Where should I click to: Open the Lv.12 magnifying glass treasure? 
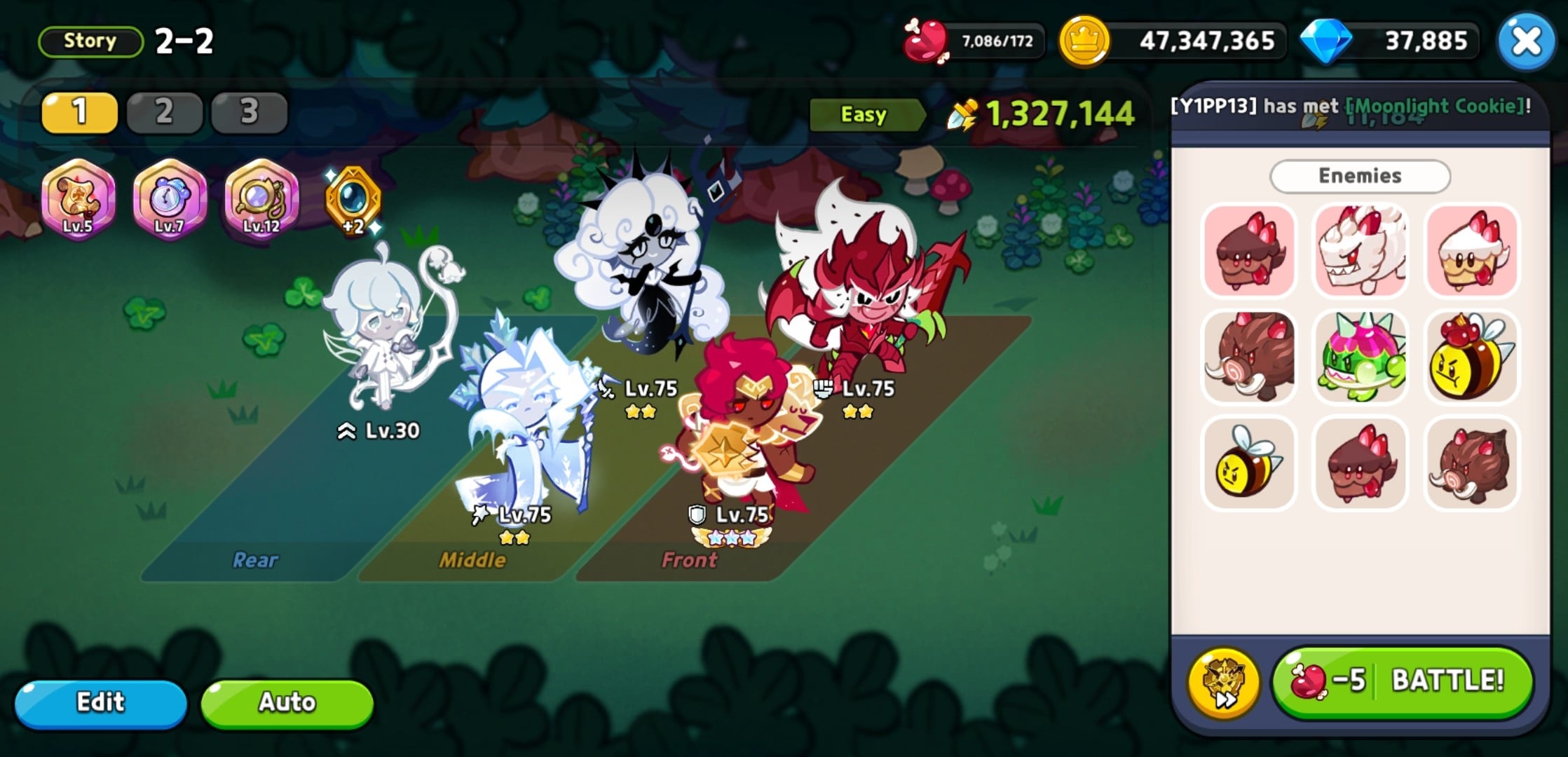[x=262, y=203]
